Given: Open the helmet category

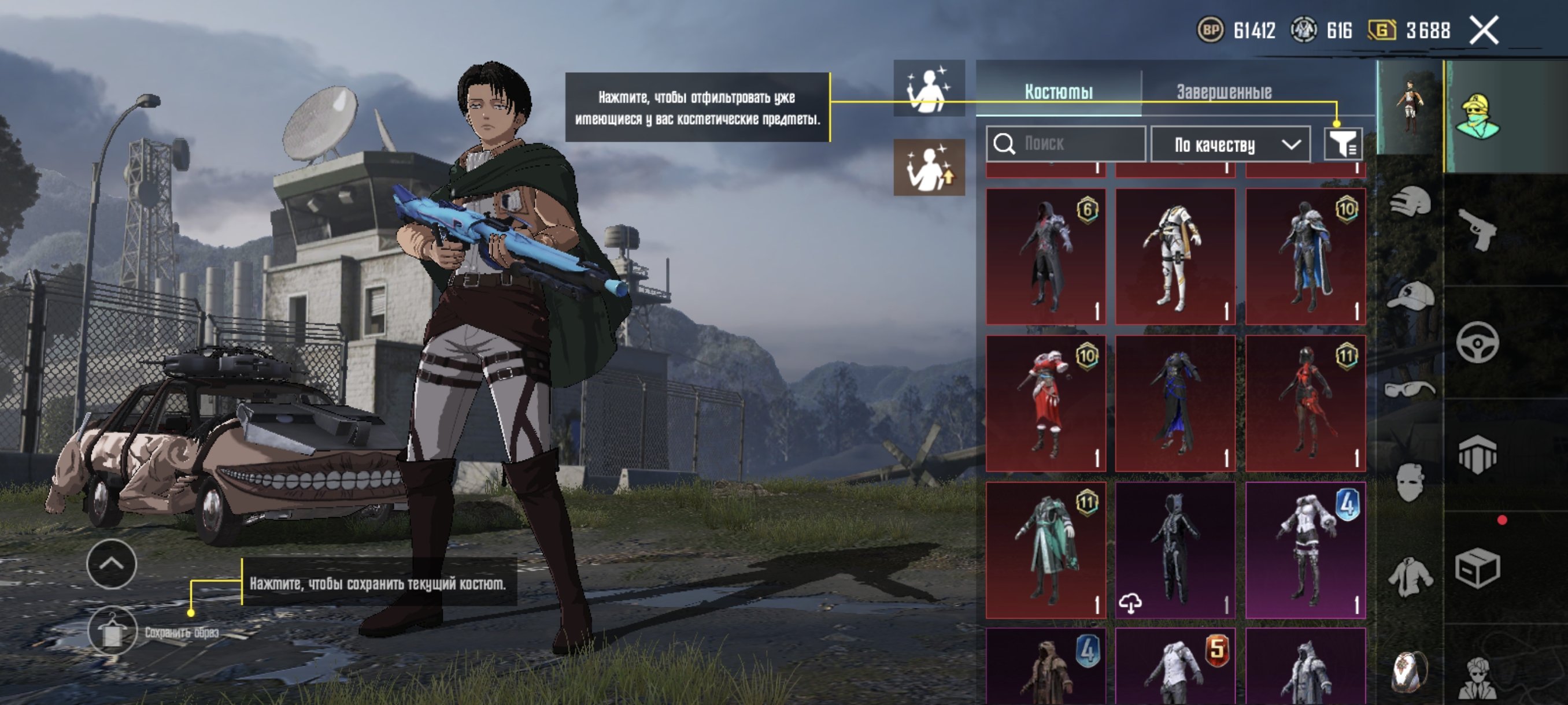Looking at the screenshot, I should pyautogui.click(x=1410, y=202).
